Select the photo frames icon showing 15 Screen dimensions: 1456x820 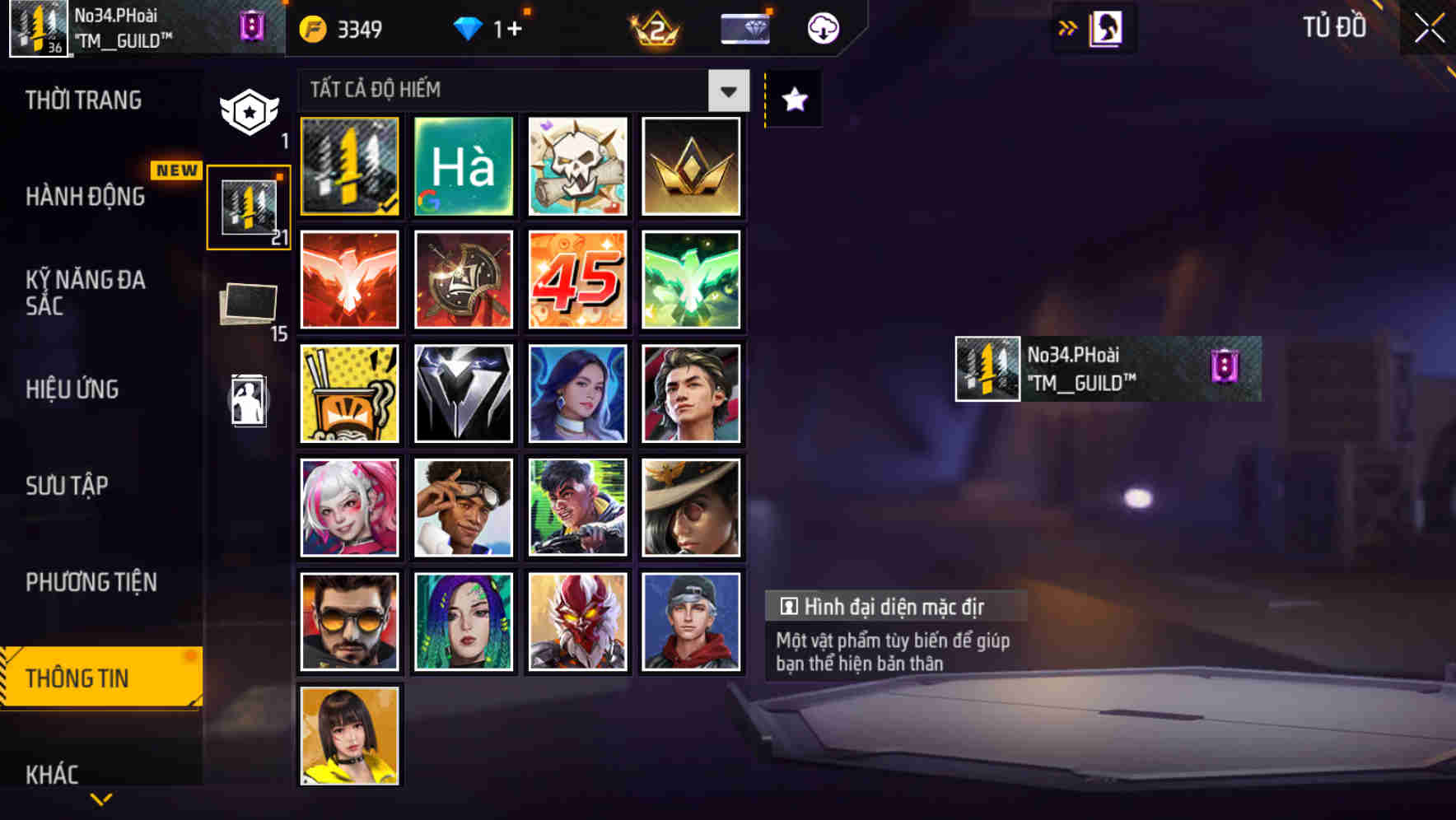249,303
